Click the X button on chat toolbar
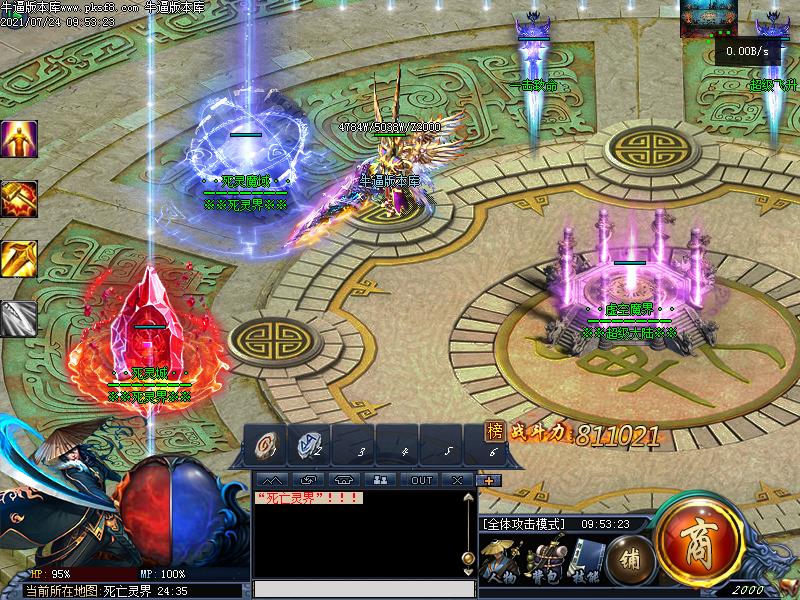This screenshot has height=600, width=800. 457,480
